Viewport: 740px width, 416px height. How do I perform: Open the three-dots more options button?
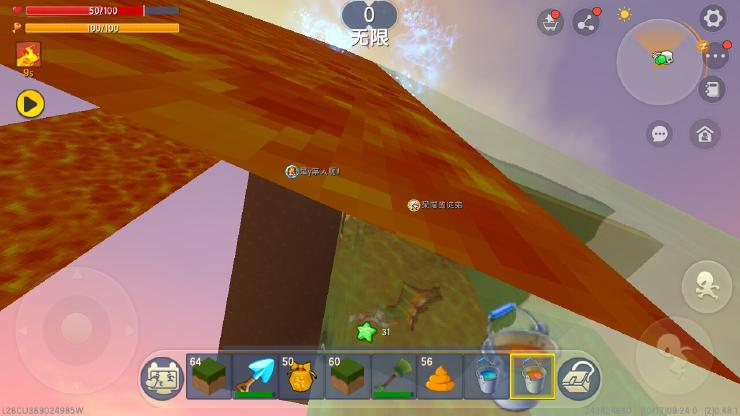pos(715,56)
